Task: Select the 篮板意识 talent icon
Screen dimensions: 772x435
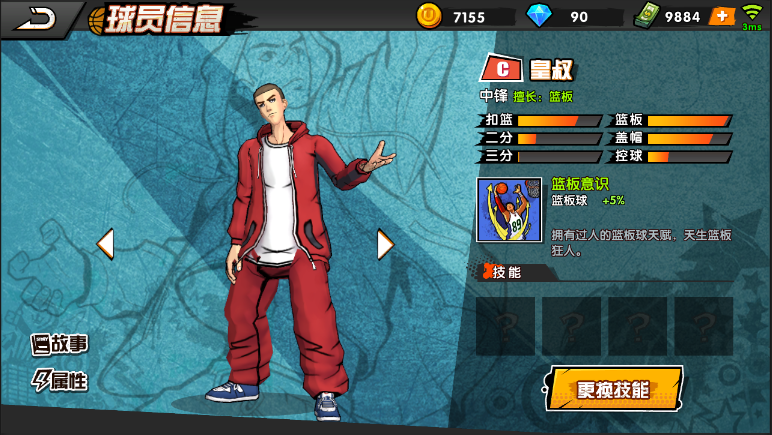Action: click(x=509, y=210)
